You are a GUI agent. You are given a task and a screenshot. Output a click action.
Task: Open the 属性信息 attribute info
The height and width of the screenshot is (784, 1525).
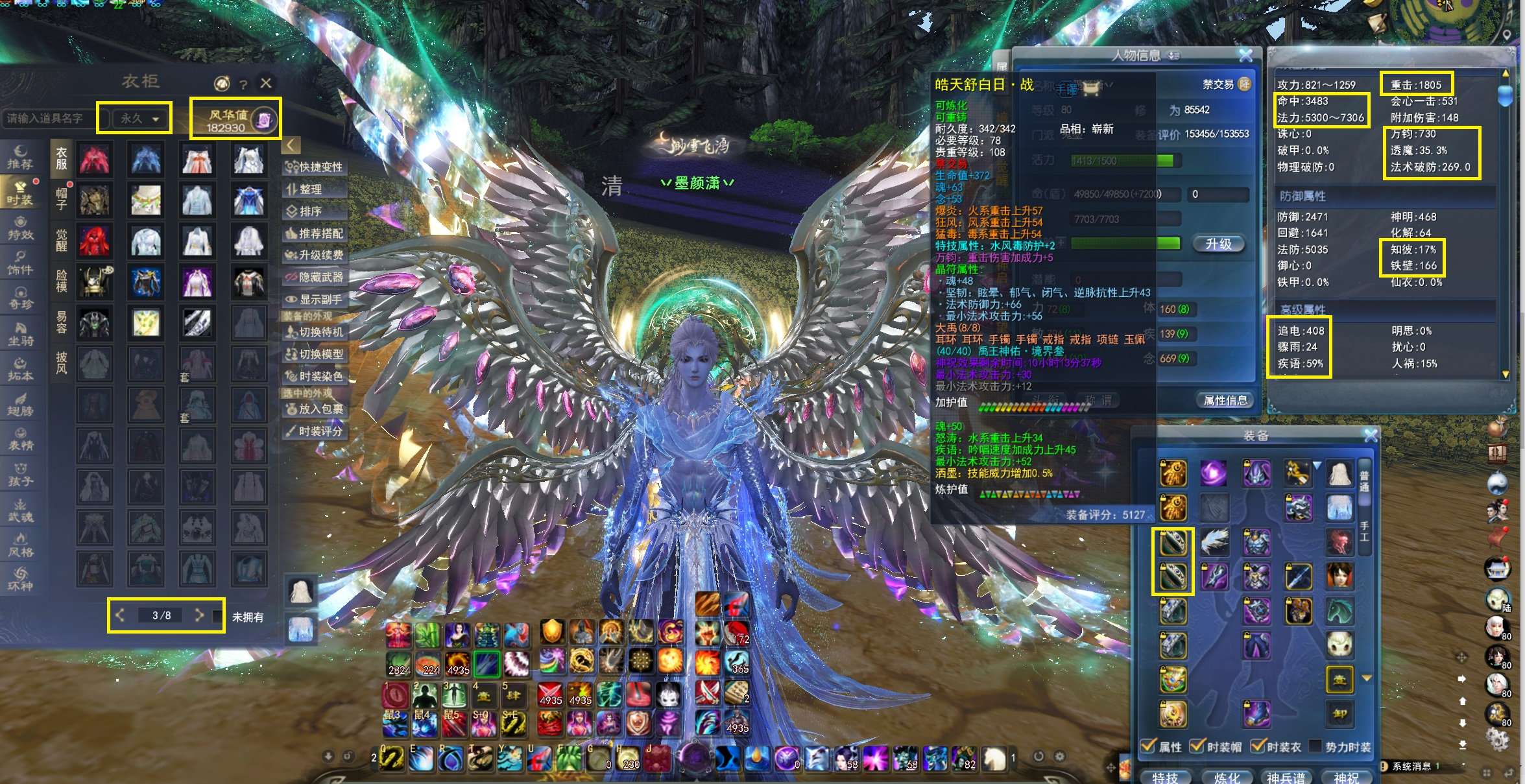click(x=1225, y=401)
